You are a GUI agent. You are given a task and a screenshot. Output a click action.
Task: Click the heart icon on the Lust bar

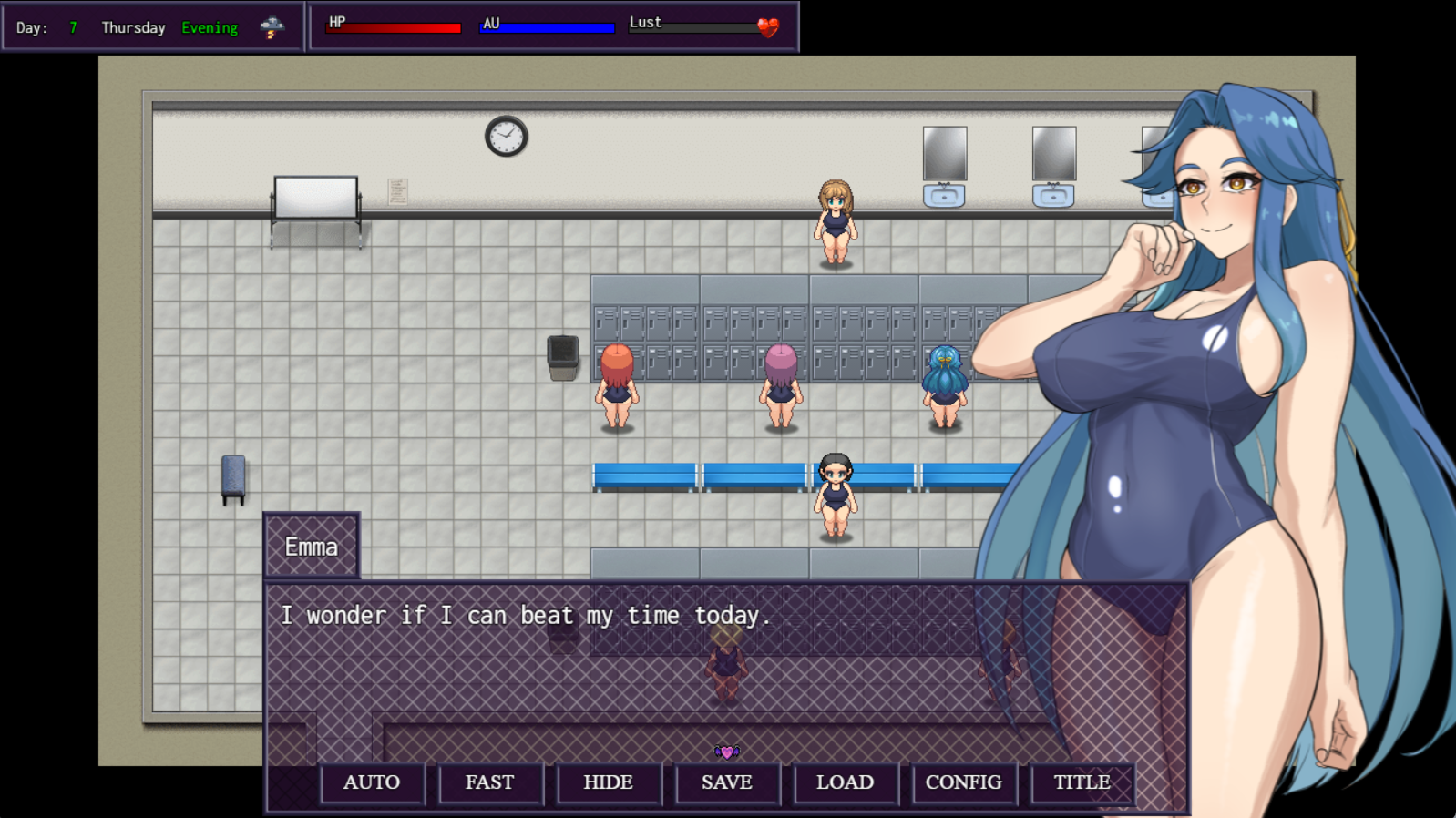coord(768,25)
